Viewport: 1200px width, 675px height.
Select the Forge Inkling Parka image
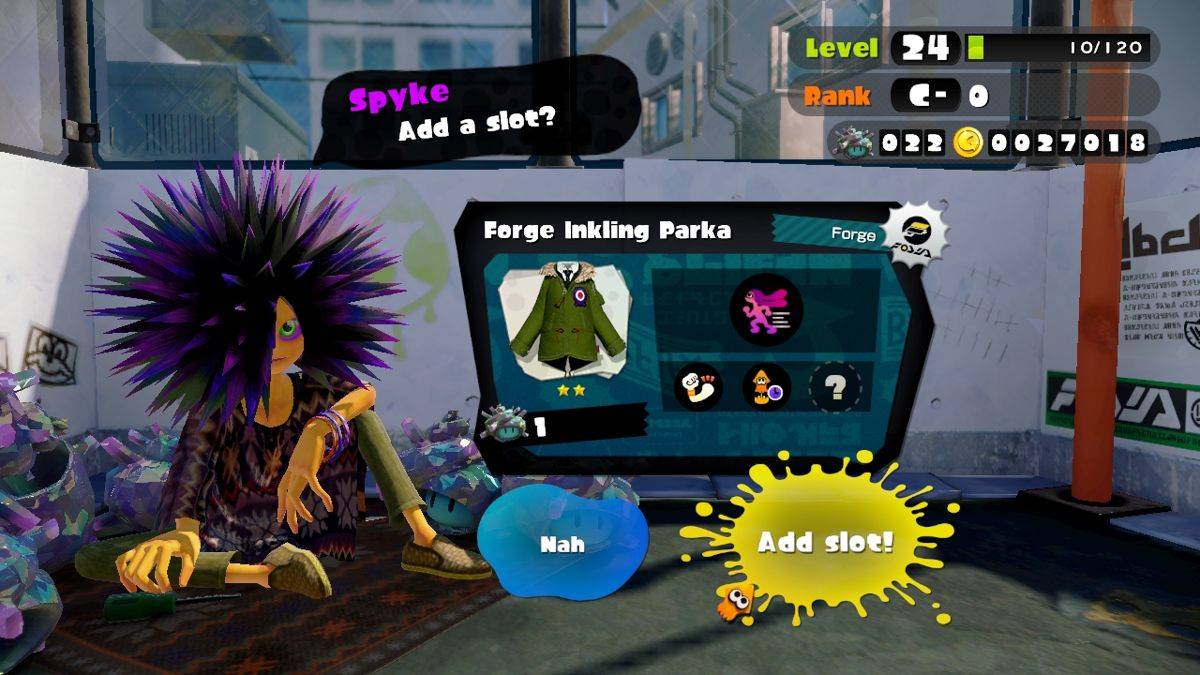(x=568, y=320)
